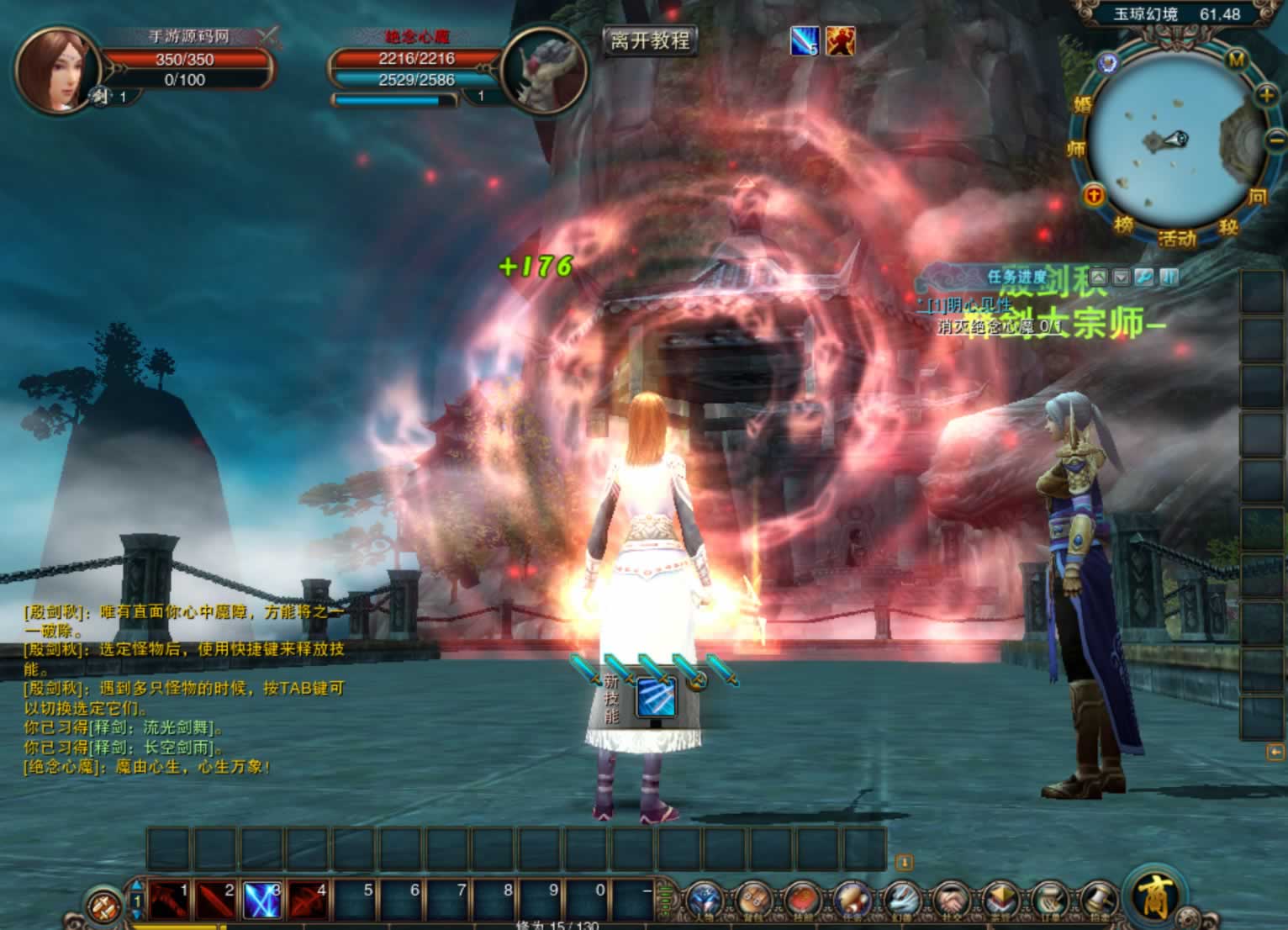Open the 师 mentor button

[x=1076, y=149]
